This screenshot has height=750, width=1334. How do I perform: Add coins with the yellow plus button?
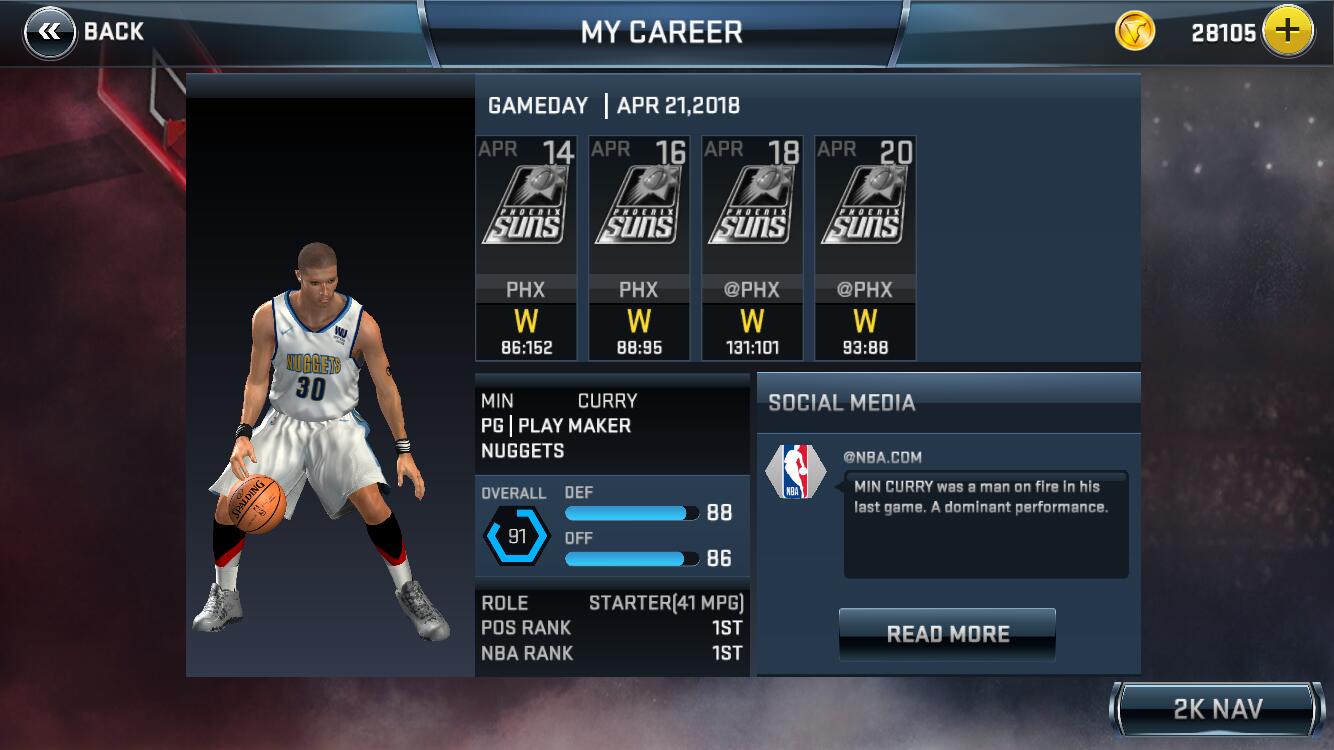(x=1287, y=32)
